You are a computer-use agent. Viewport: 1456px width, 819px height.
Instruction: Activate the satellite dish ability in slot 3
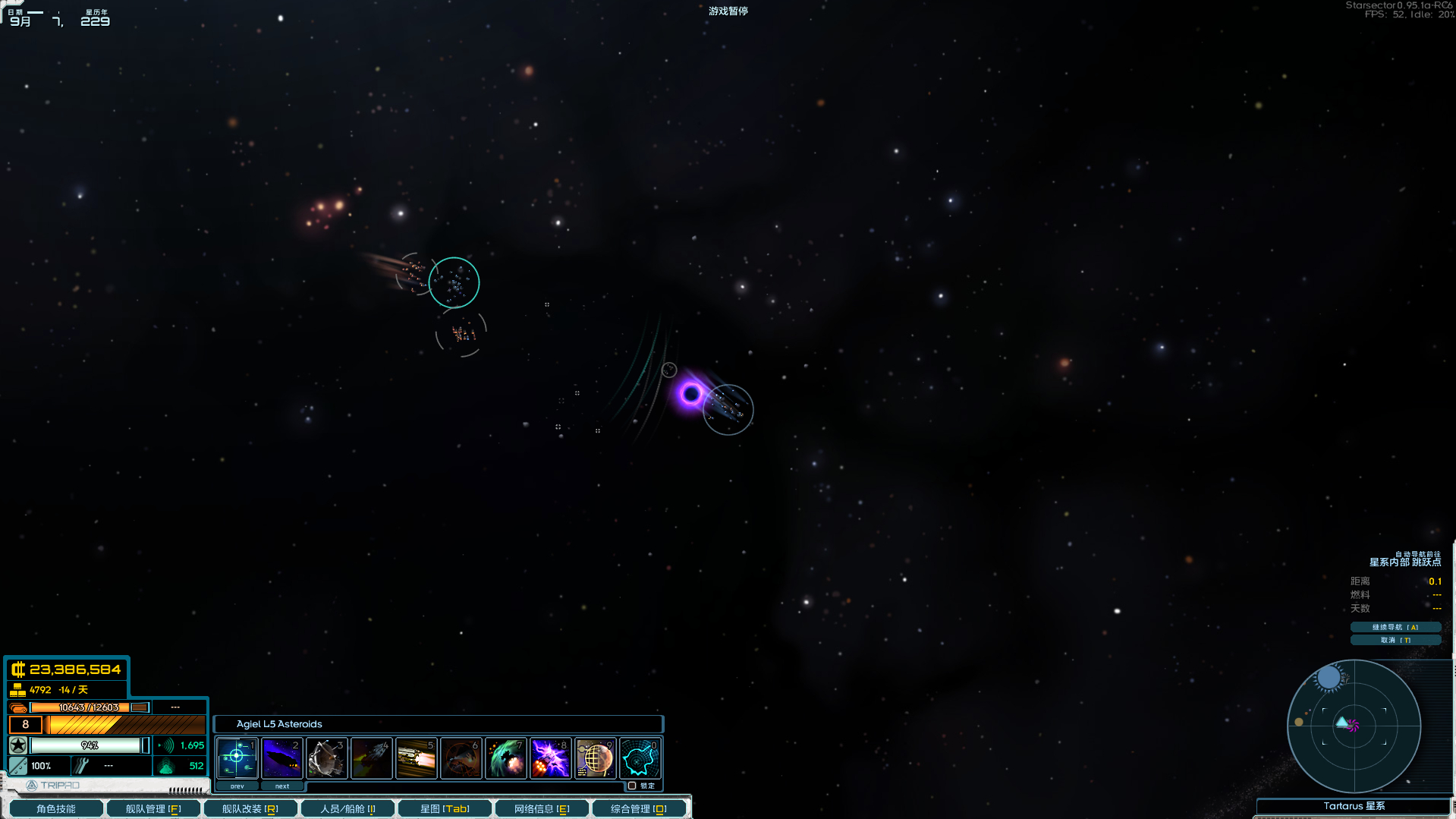click(x=326, y=758)
